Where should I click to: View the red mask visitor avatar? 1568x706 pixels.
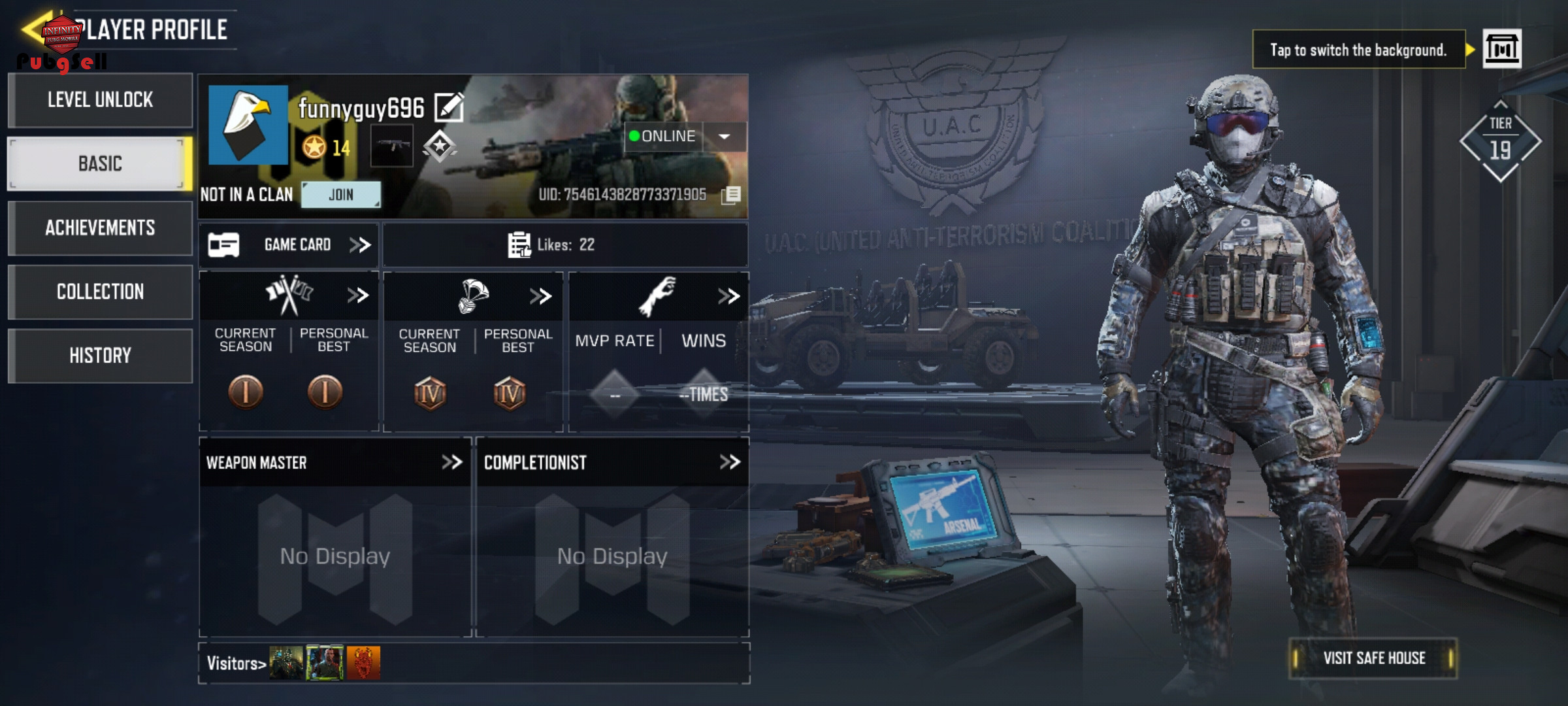363,663
